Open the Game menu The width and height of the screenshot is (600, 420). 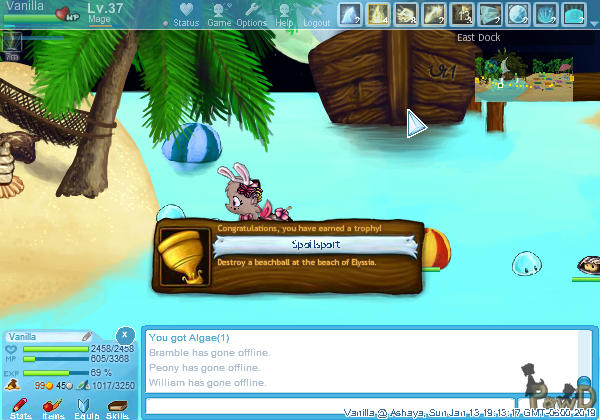point(218,15)
